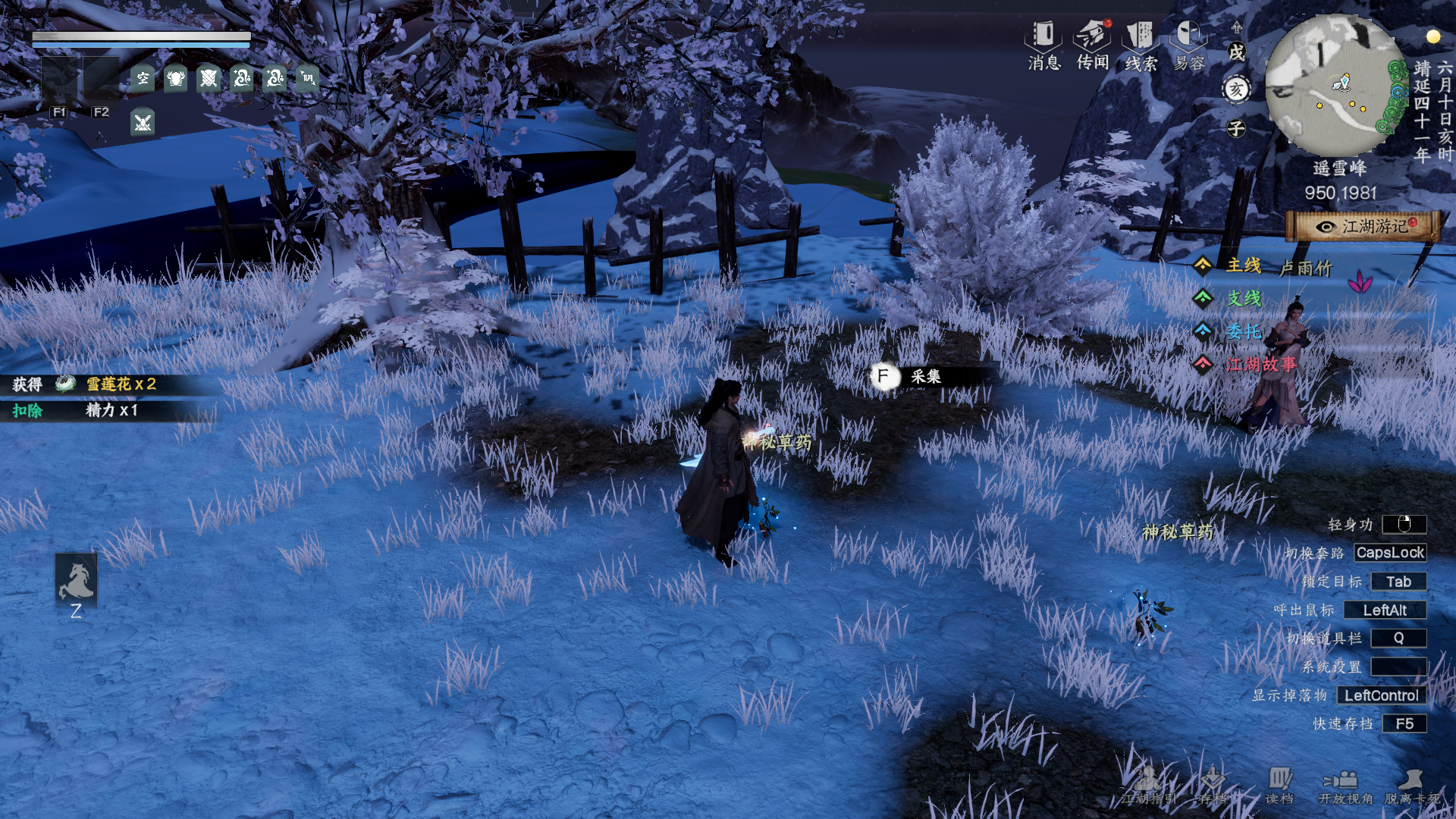Viewport: 1456px width, 819px height.
Task: Open the 江湖游记 journal scroll
Action: tap(1363, 227)
